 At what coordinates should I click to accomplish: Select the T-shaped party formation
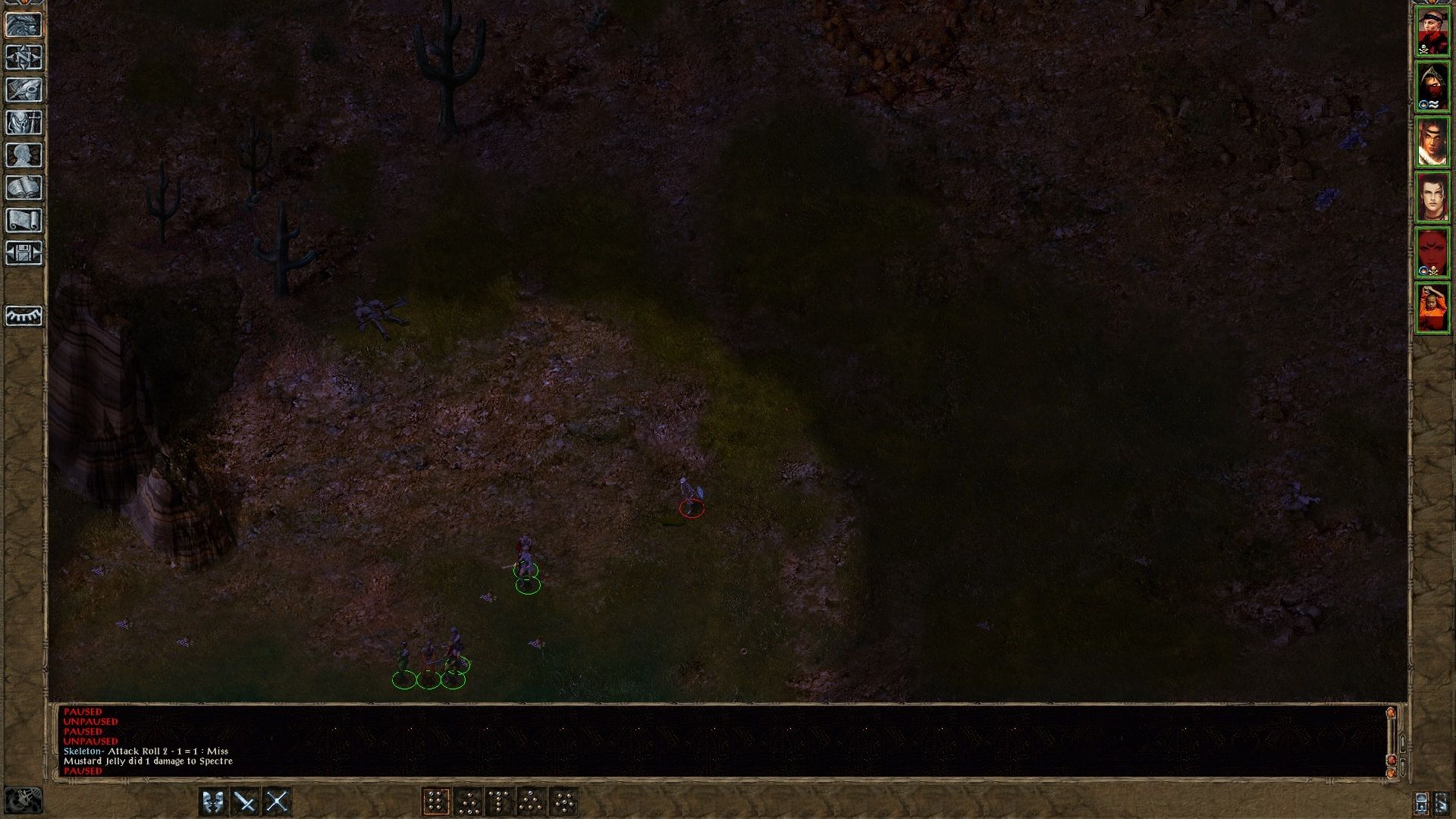coord(499,801)
